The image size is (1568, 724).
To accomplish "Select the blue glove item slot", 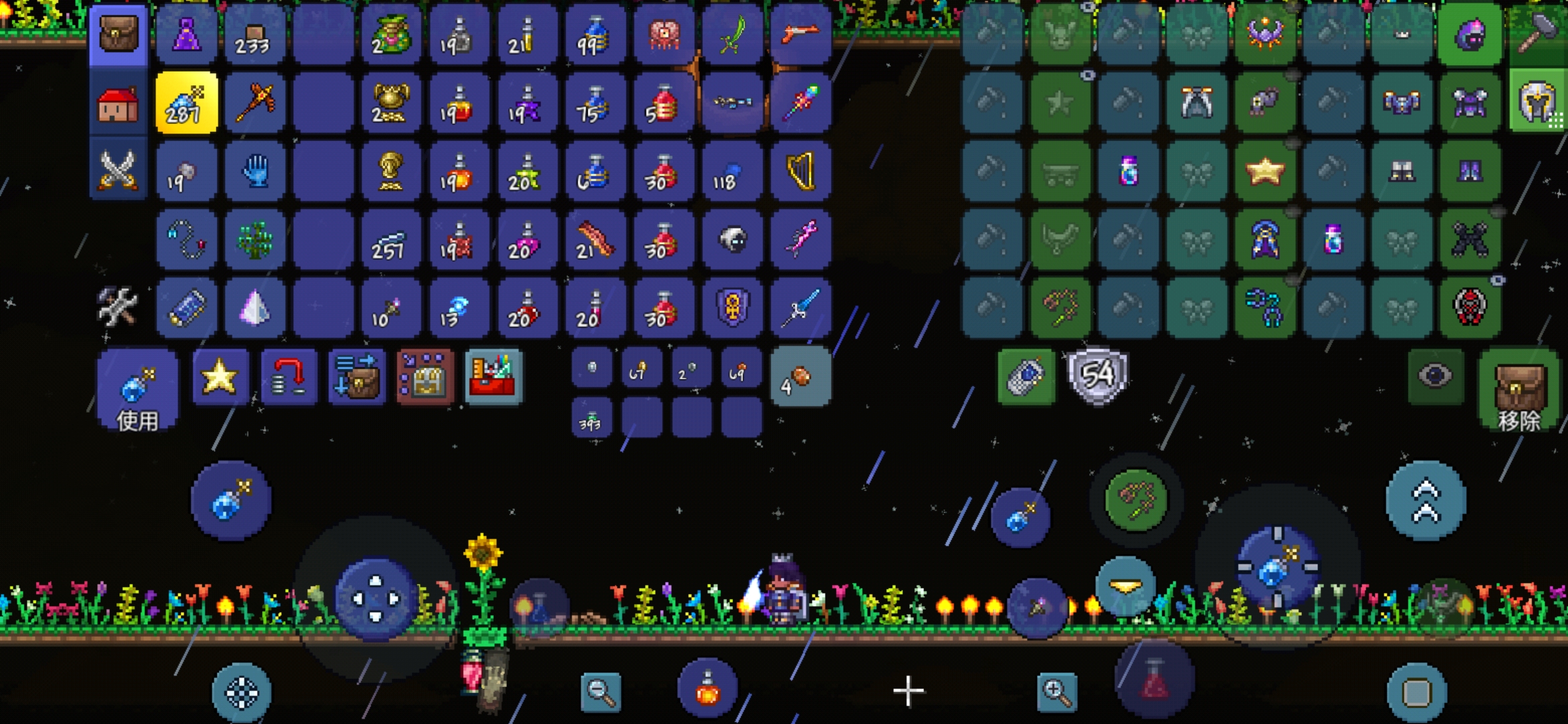I will tap(255, 172).
